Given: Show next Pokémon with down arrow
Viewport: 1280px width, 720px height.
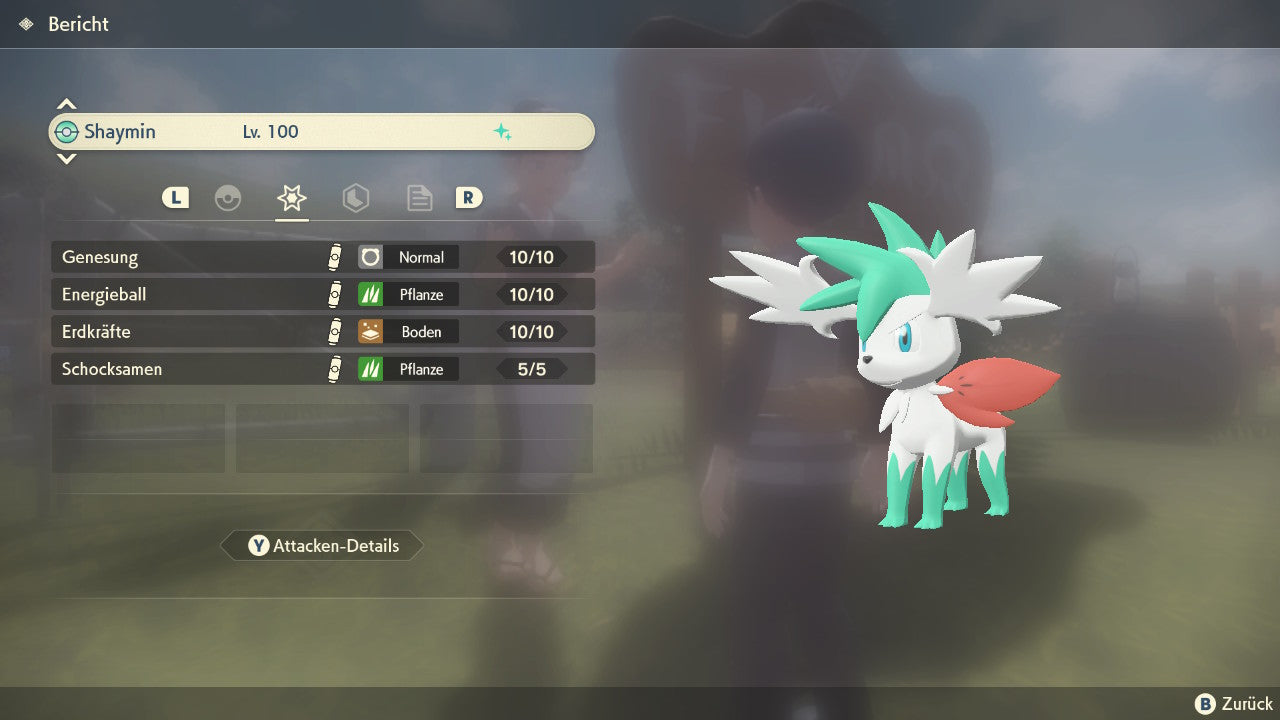Looking at the screenshot, I should [x=66, y=158].
